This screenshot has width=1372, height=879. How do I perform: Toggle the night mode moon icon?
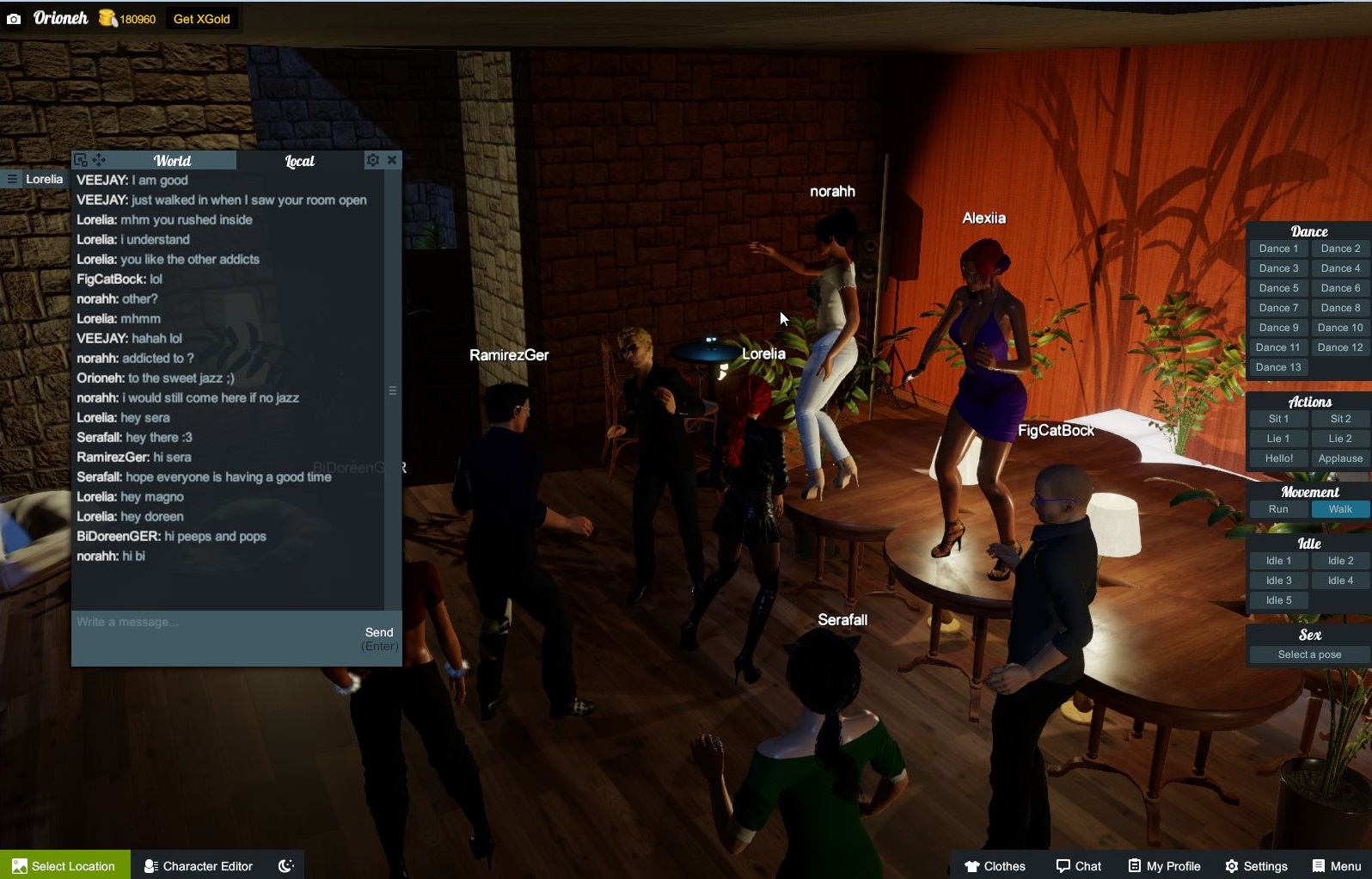click(x=286, y=865)
